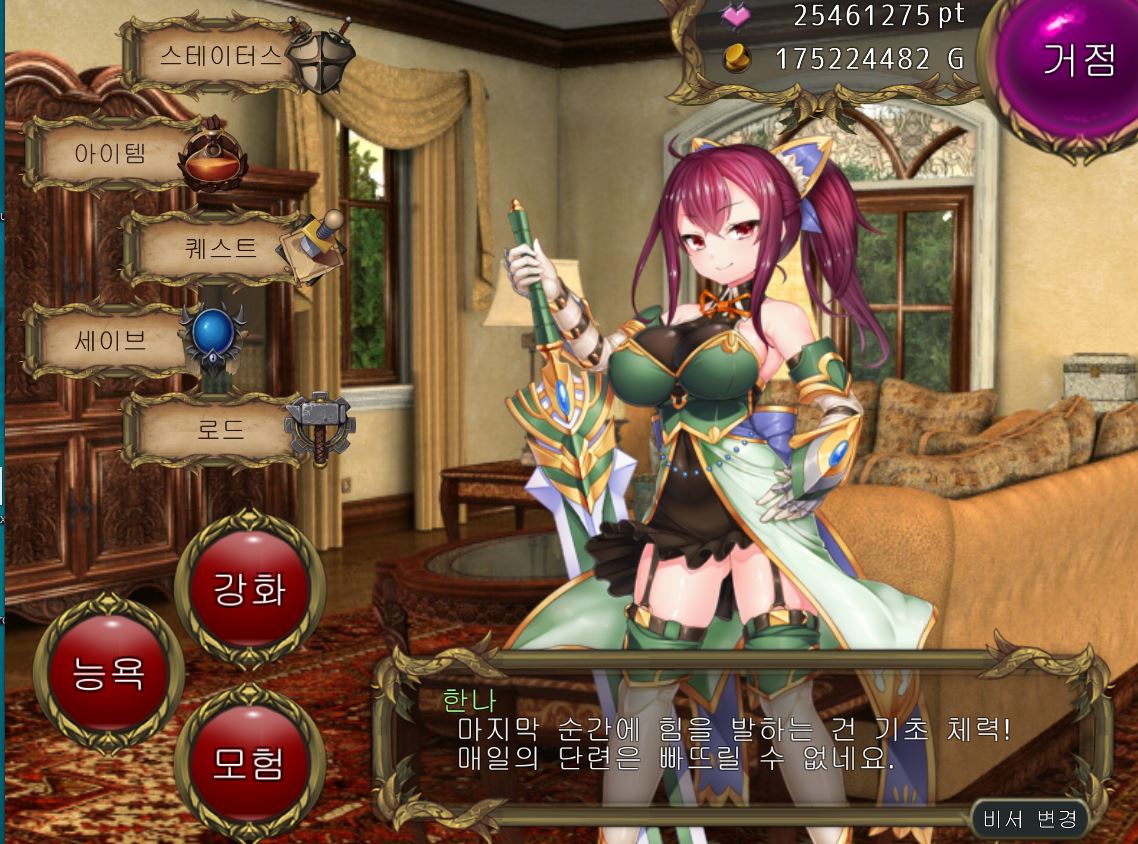This screenshot has width=1138, height=844.
Task: Start an adventure with the 모험 orb
Action: (249, 763)
